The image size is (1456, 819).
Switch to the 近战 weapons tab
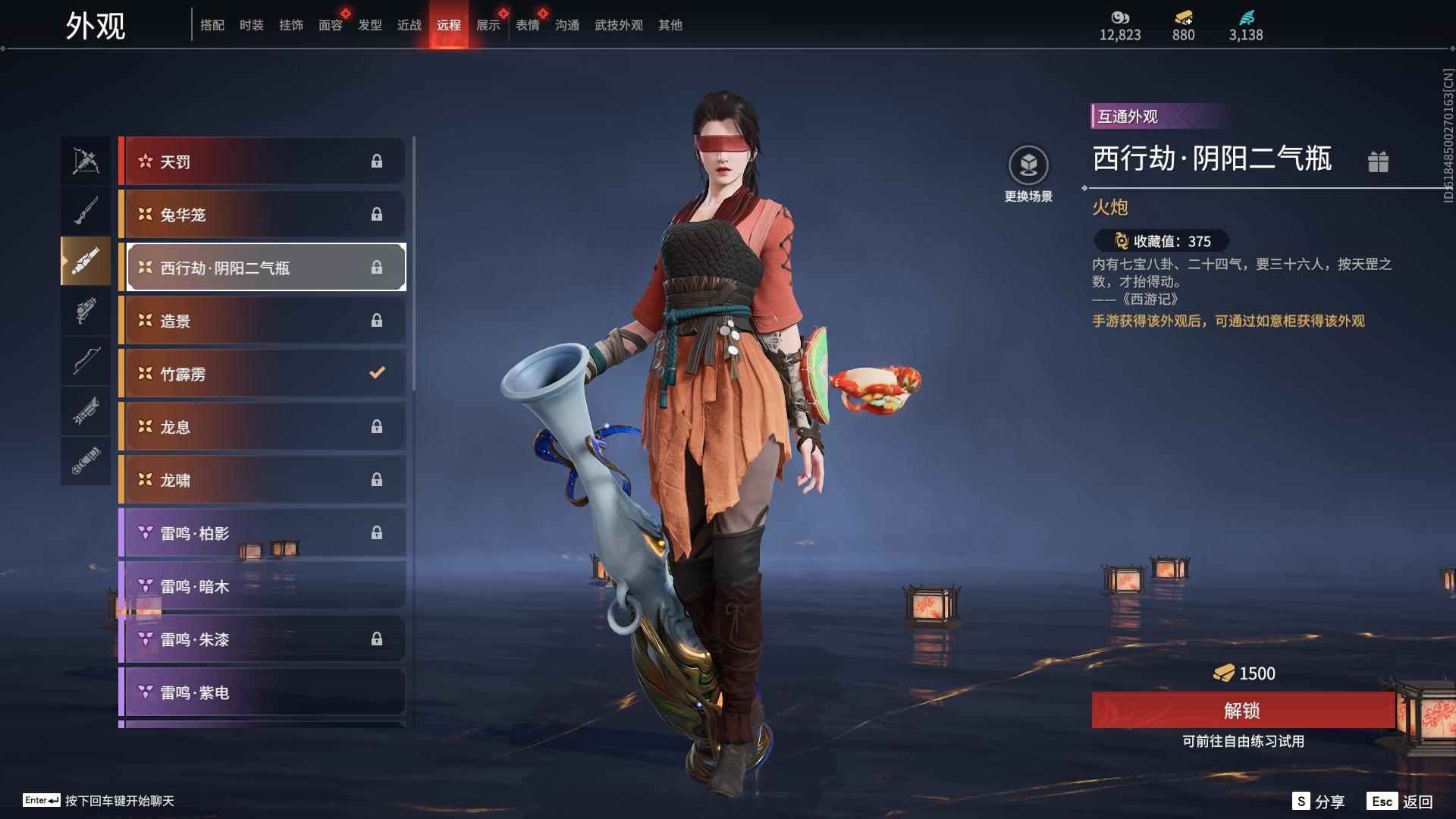[x=409, y=25]
